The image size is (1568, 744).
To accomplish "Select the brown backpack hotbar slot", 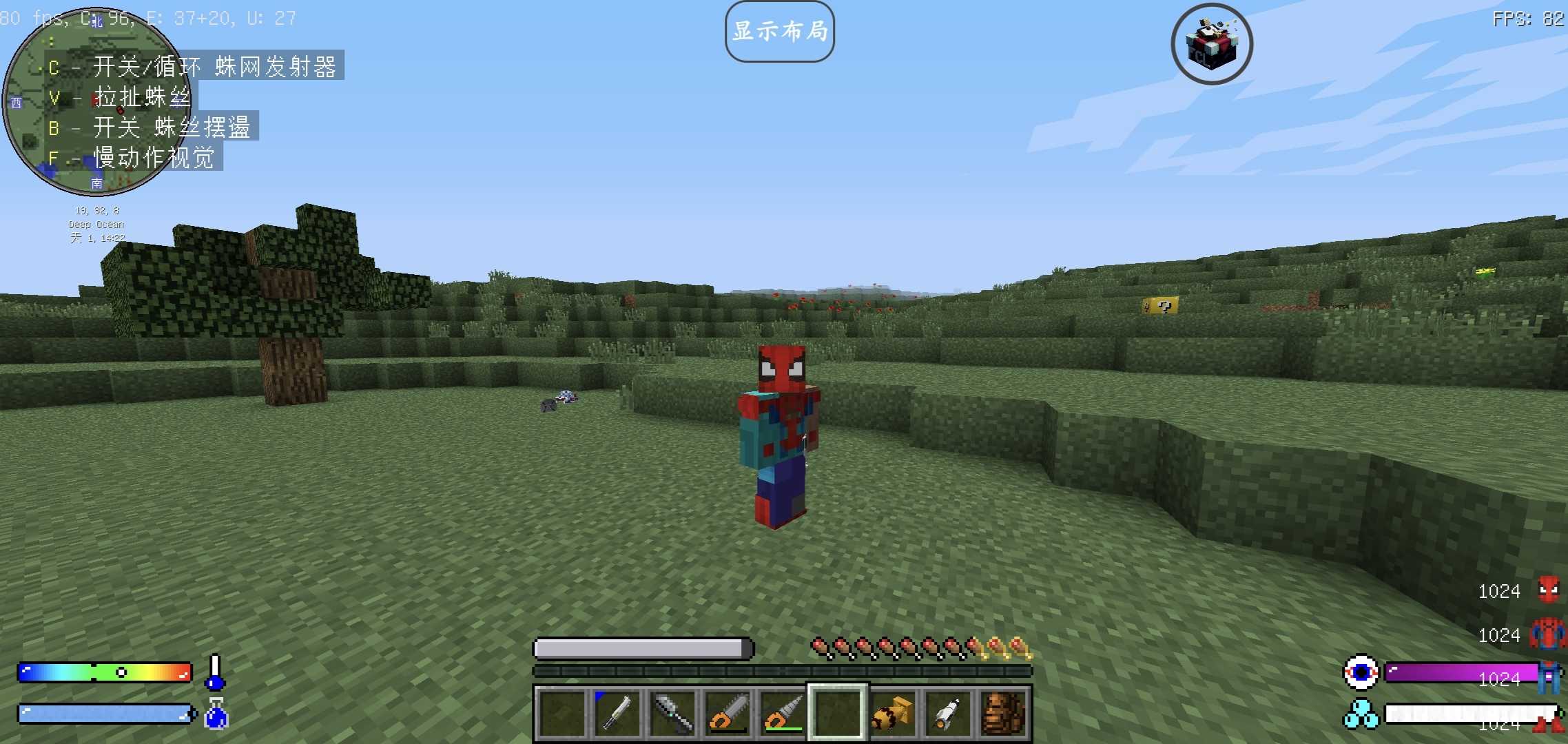I will (1003, 712).
